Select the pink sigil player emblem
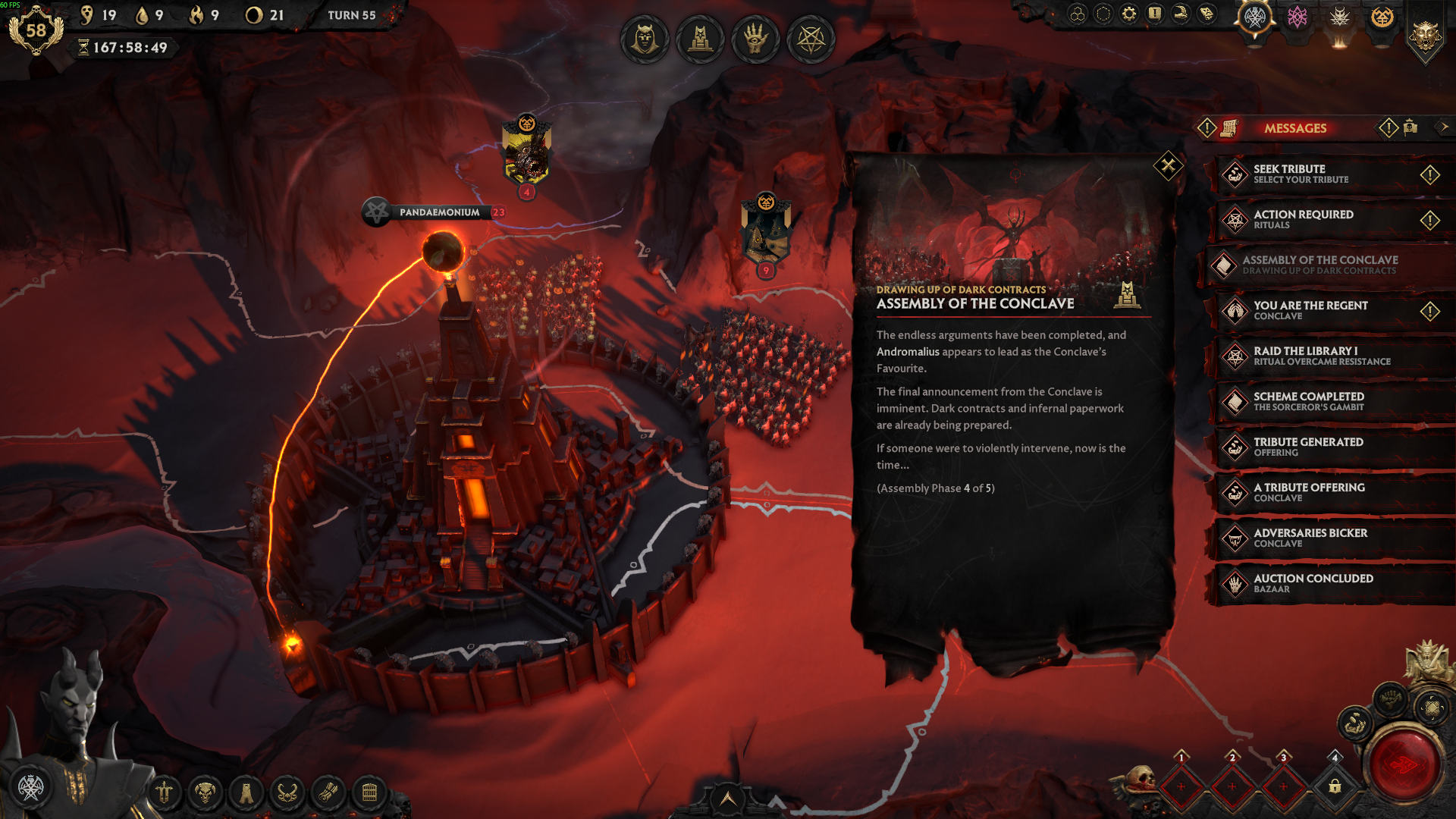 coord(1298,17)
